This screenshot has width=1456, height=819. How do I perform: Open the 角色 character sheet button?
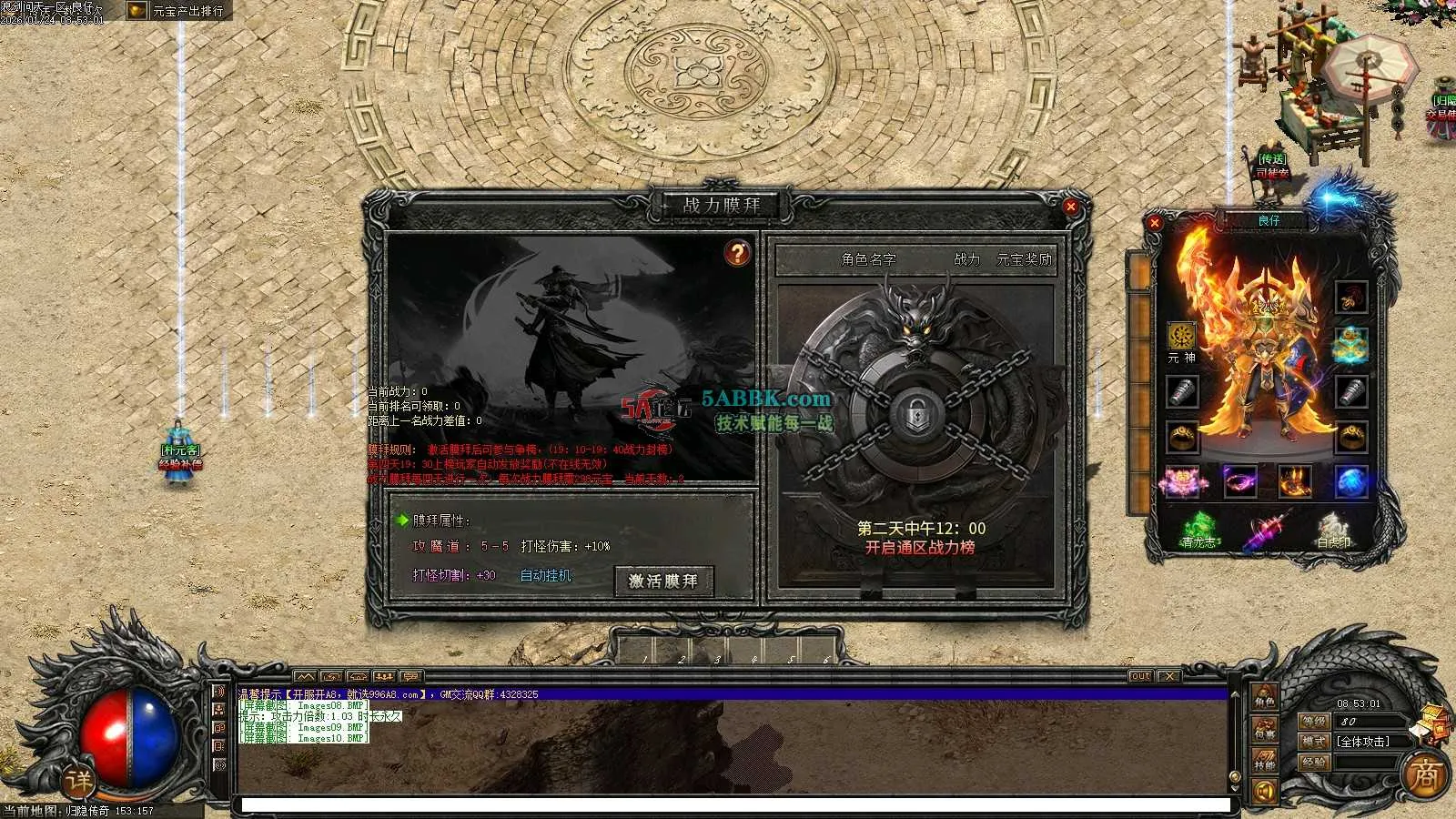tap(1265, 699)
